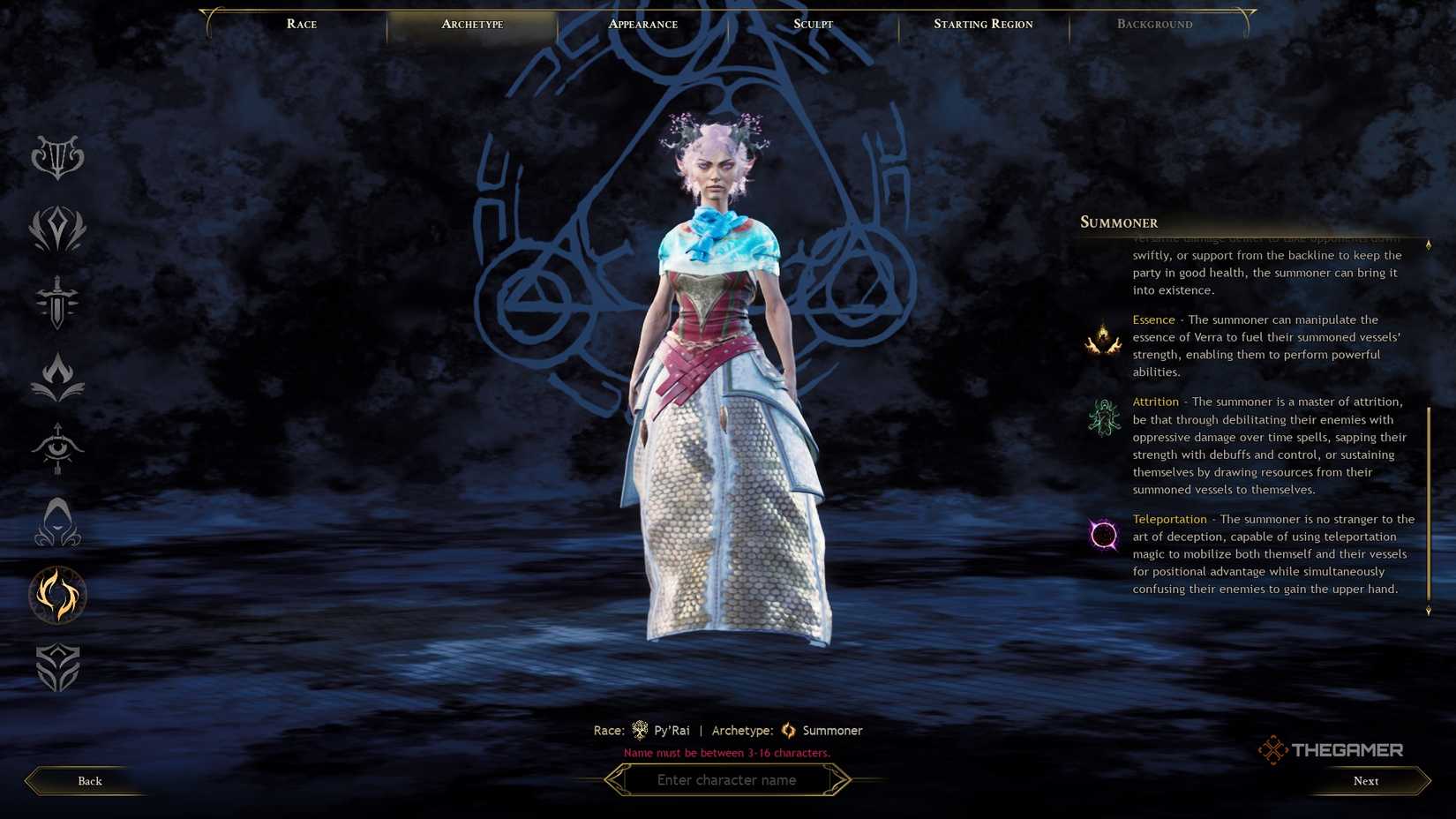This screenshot has height=819, width=1456.
Task: Select the Bard archetype icon
Action: pos(58,157)
